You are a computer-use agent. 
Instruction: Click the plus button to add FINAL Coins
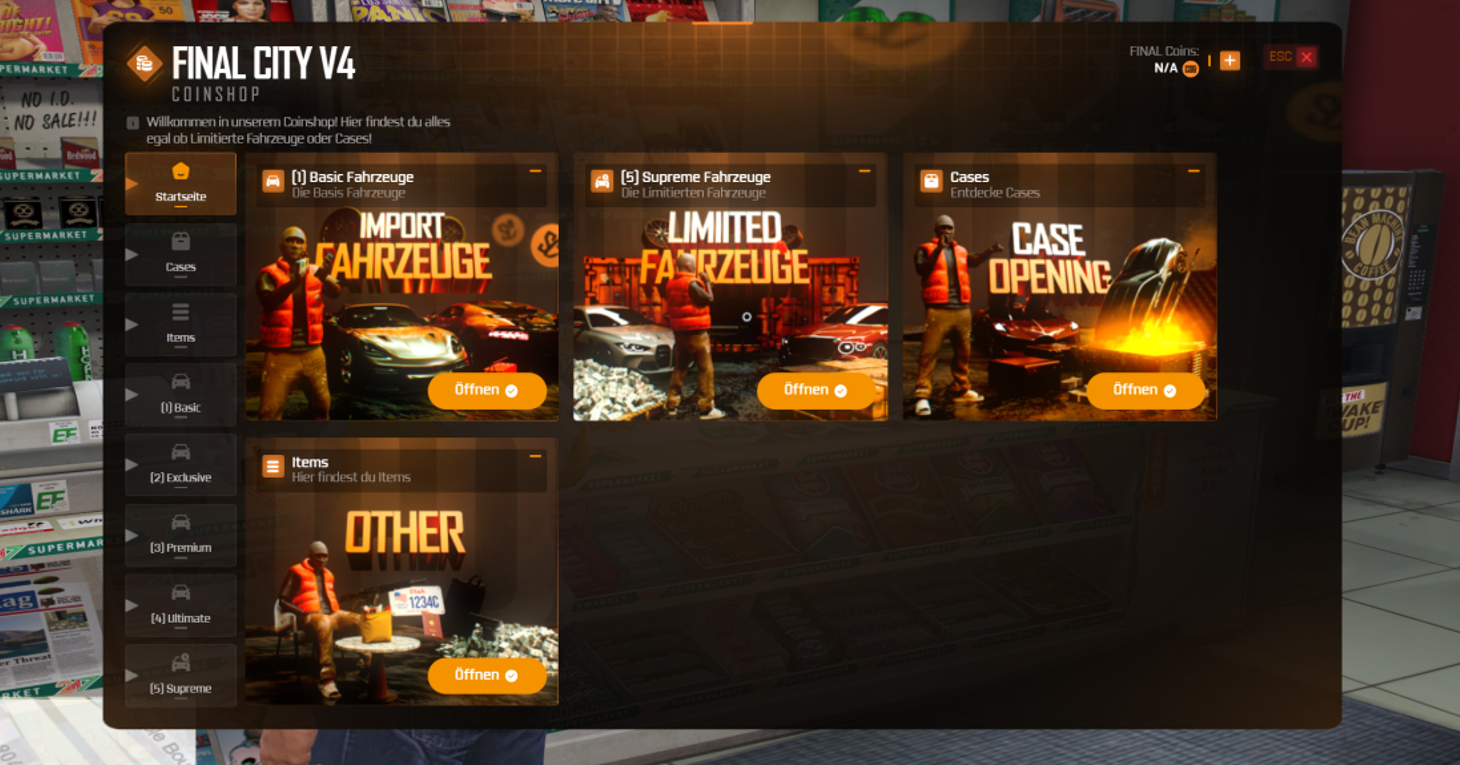pos(1230,60)
